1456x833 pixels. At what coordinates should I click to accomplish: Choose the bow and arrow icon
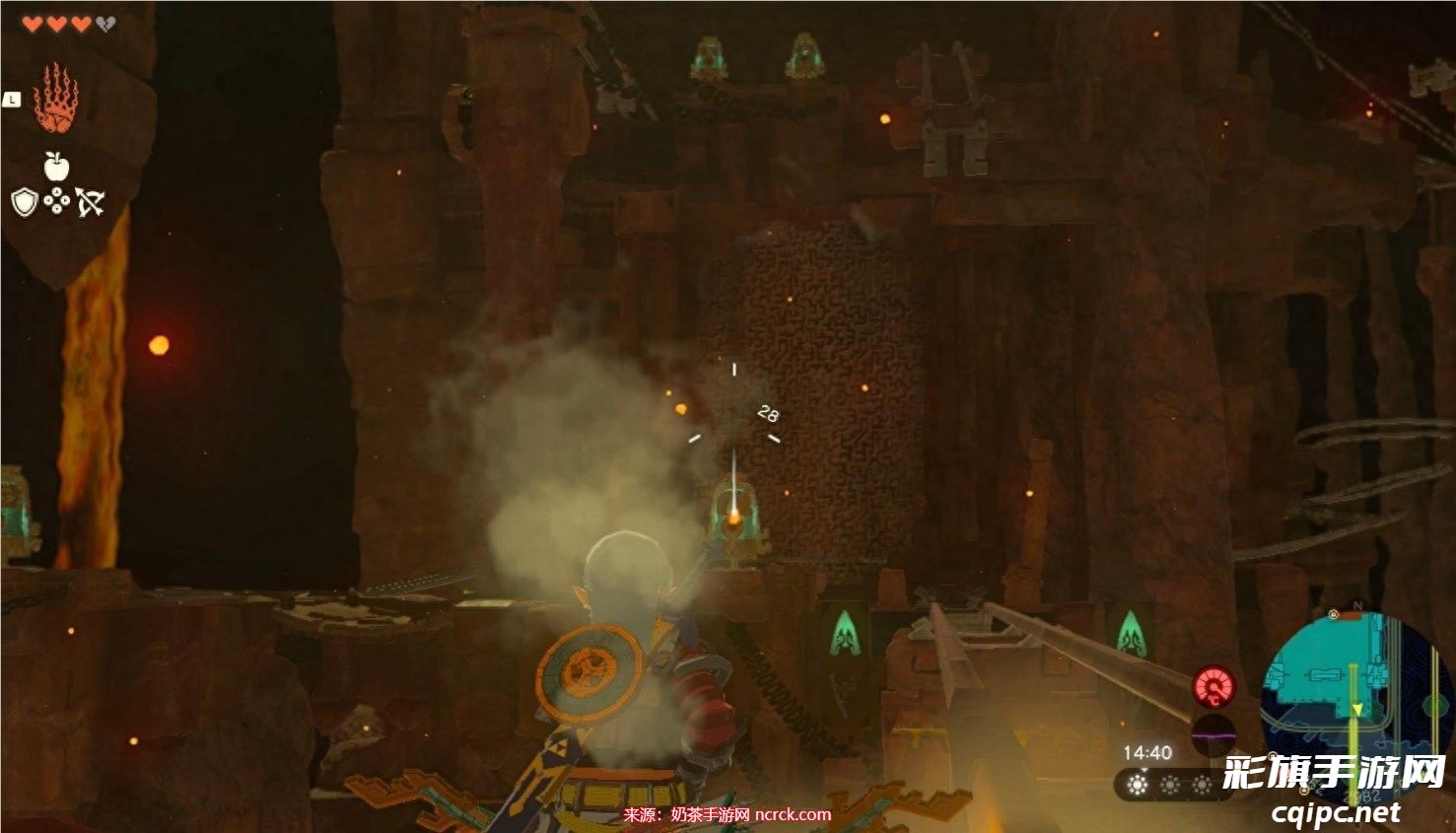tap(90, 203)
